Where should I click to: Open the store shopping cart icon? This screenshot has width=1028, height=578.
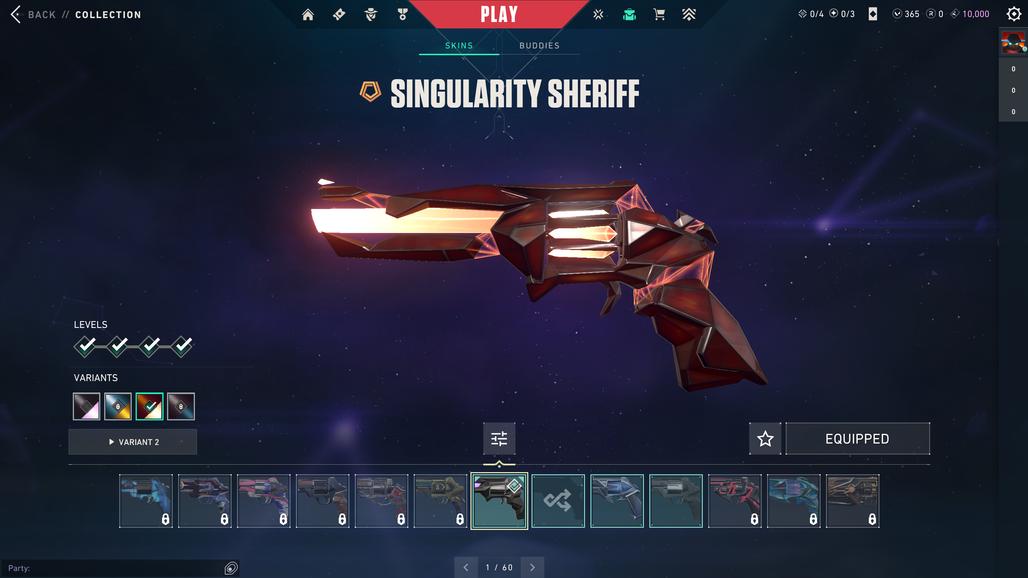click(x=659, y=15)
